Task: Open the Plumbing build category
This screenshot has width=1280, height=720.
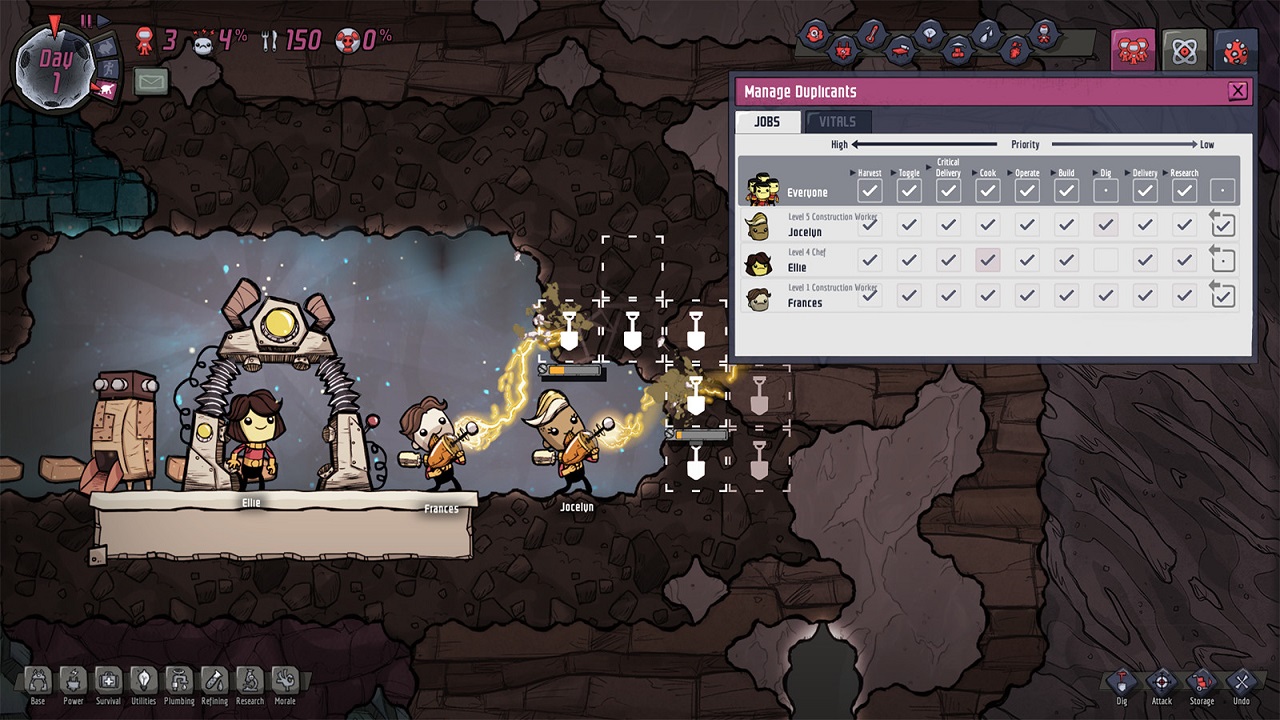Action: click(179, 683)
